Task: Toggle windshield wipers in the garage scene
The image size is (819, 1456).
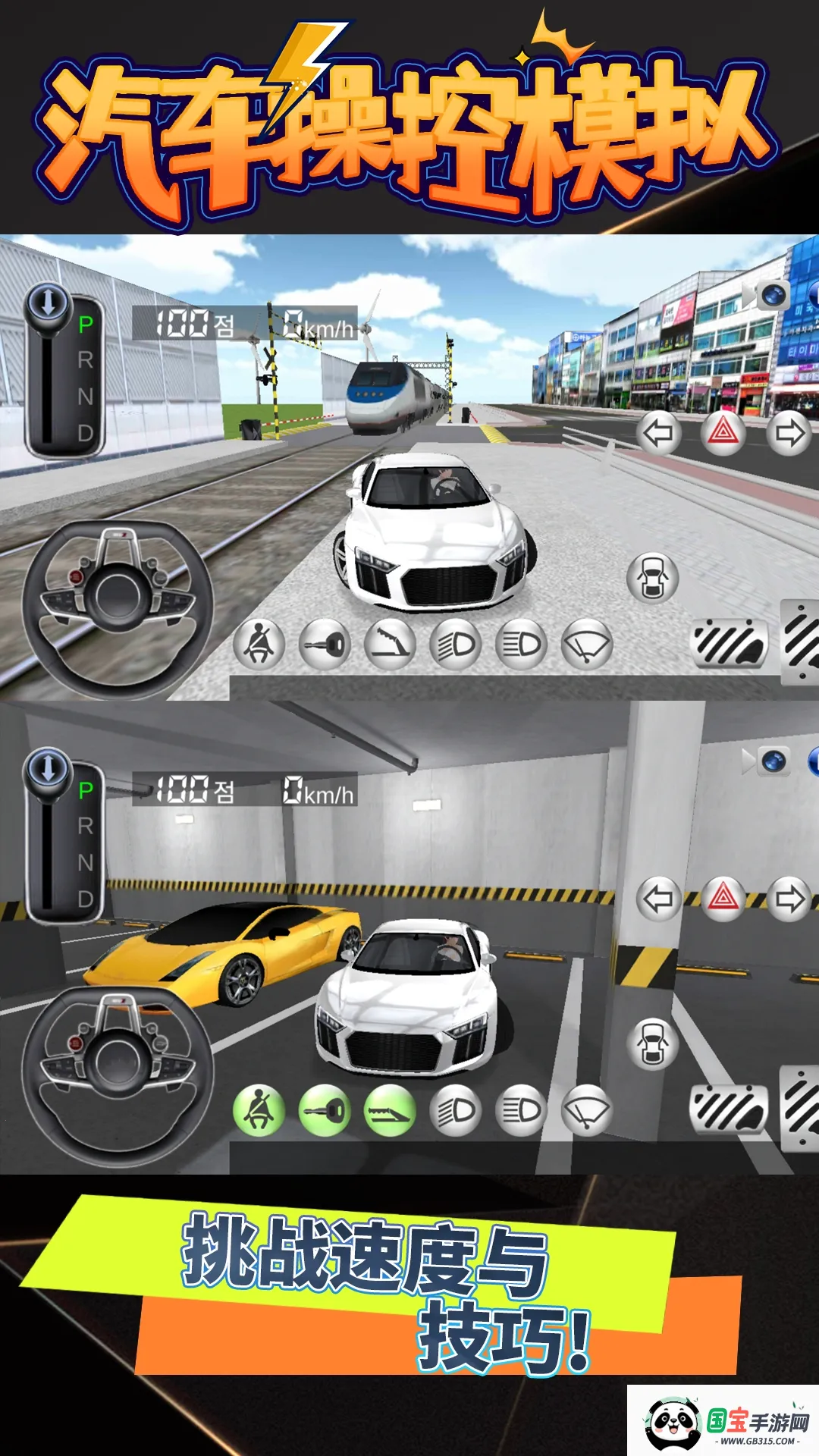Action: pyautogui.click(x=587, y=1111)
